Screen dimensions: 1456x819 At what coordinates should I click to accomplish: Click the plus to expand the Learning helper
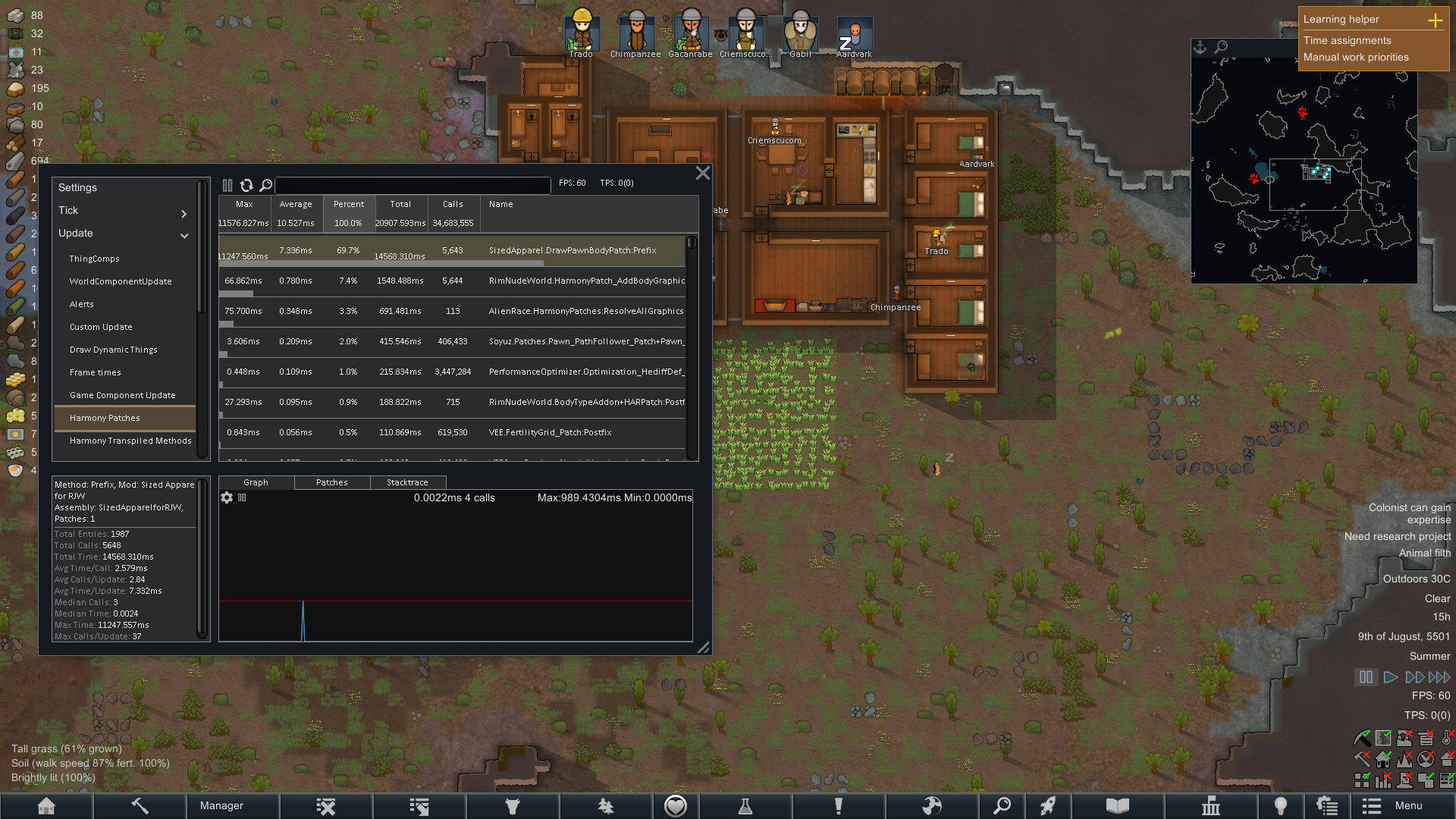coord(1436,21)
